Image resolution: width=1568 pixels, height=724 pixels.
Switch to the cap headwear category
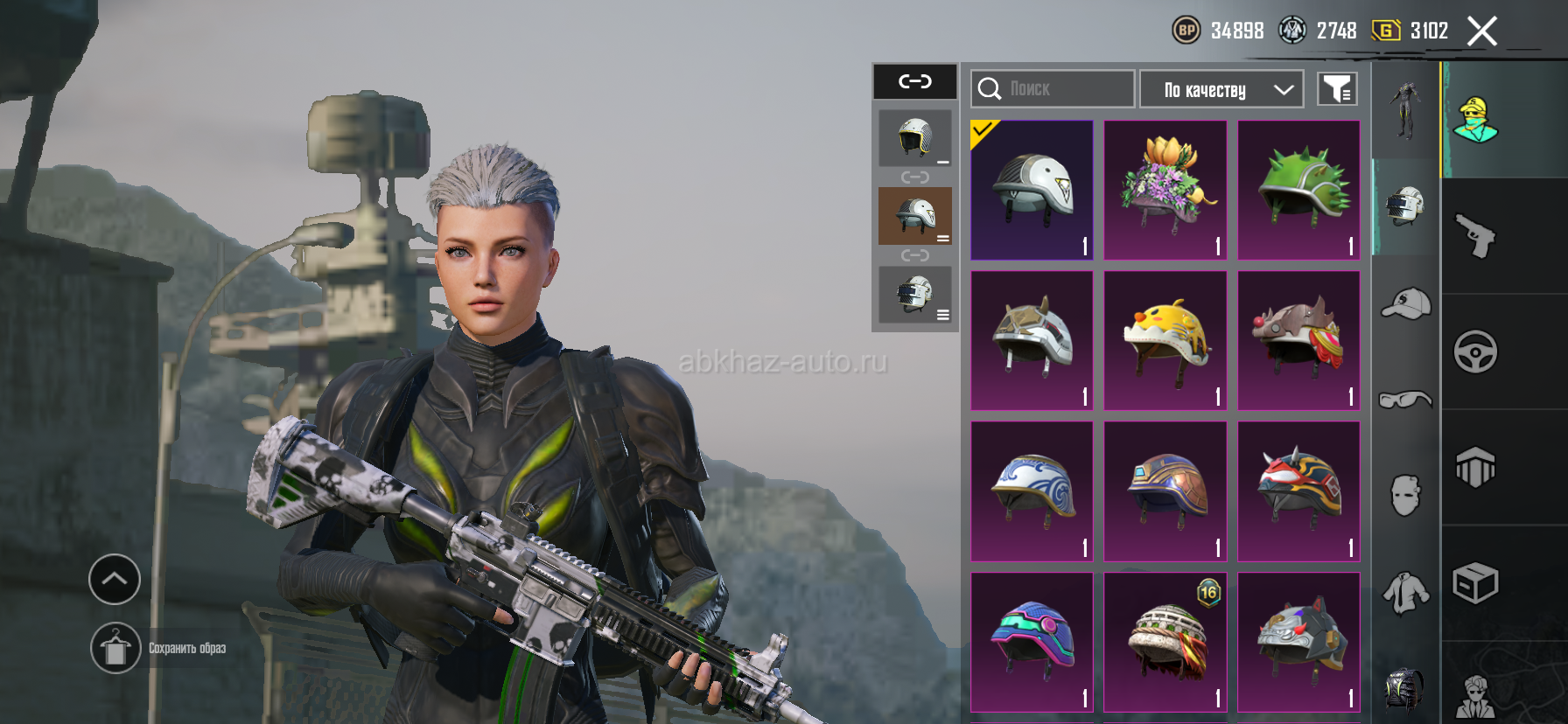[x=1405, y=303]
